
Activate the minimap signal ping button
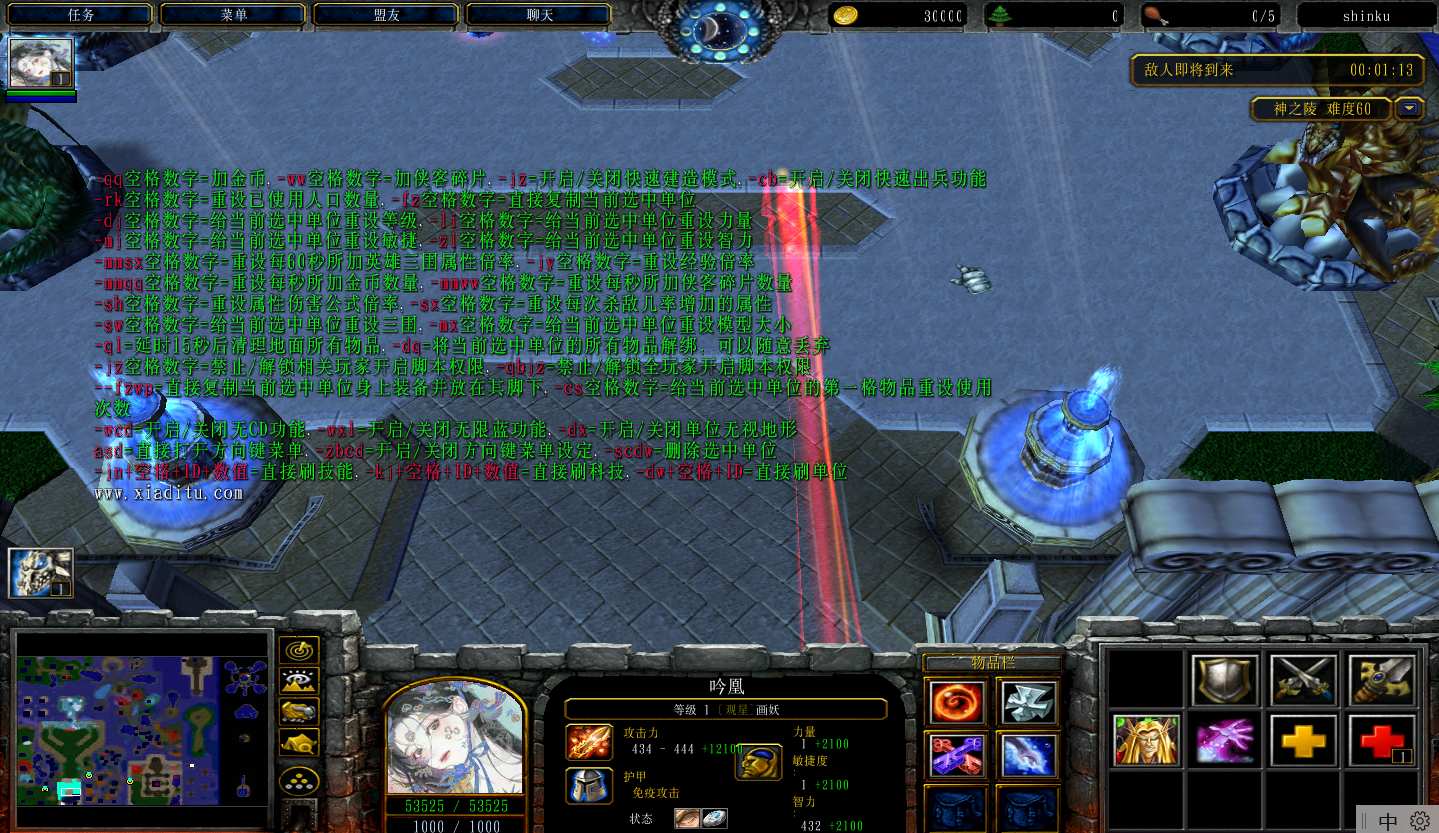point(299,650)
